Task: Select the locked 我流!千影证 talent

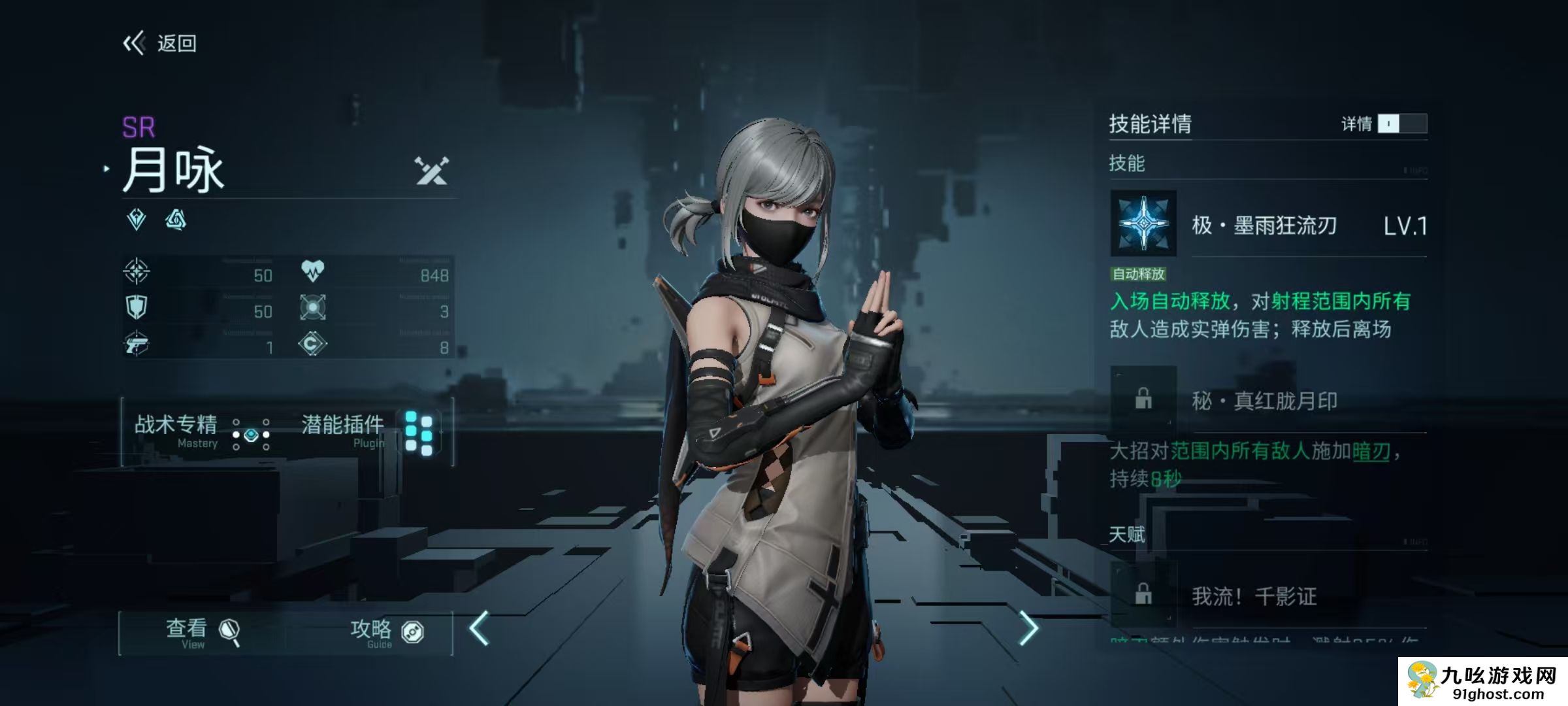Action: coord(1143,594)
